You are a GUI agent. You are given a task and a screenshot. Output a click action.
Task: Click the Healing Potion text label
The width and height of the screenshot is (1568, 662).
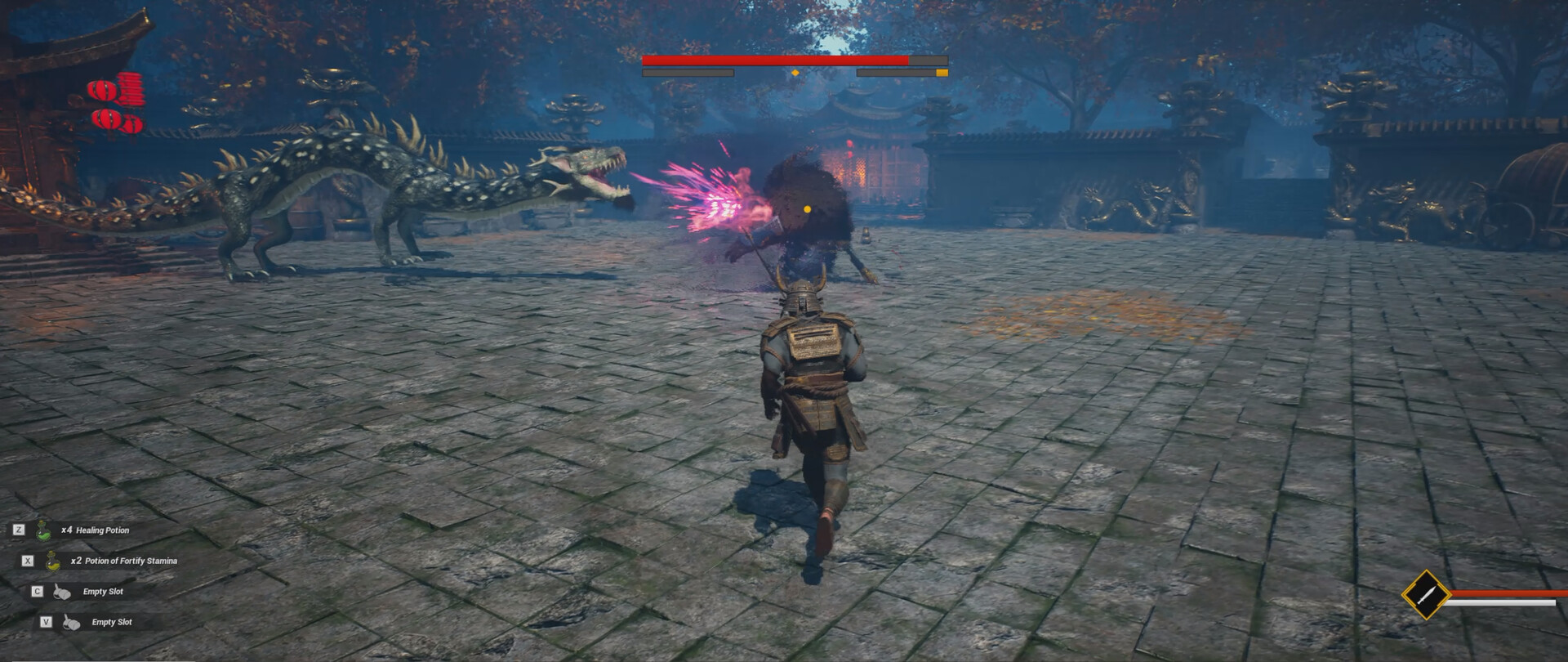103,530
